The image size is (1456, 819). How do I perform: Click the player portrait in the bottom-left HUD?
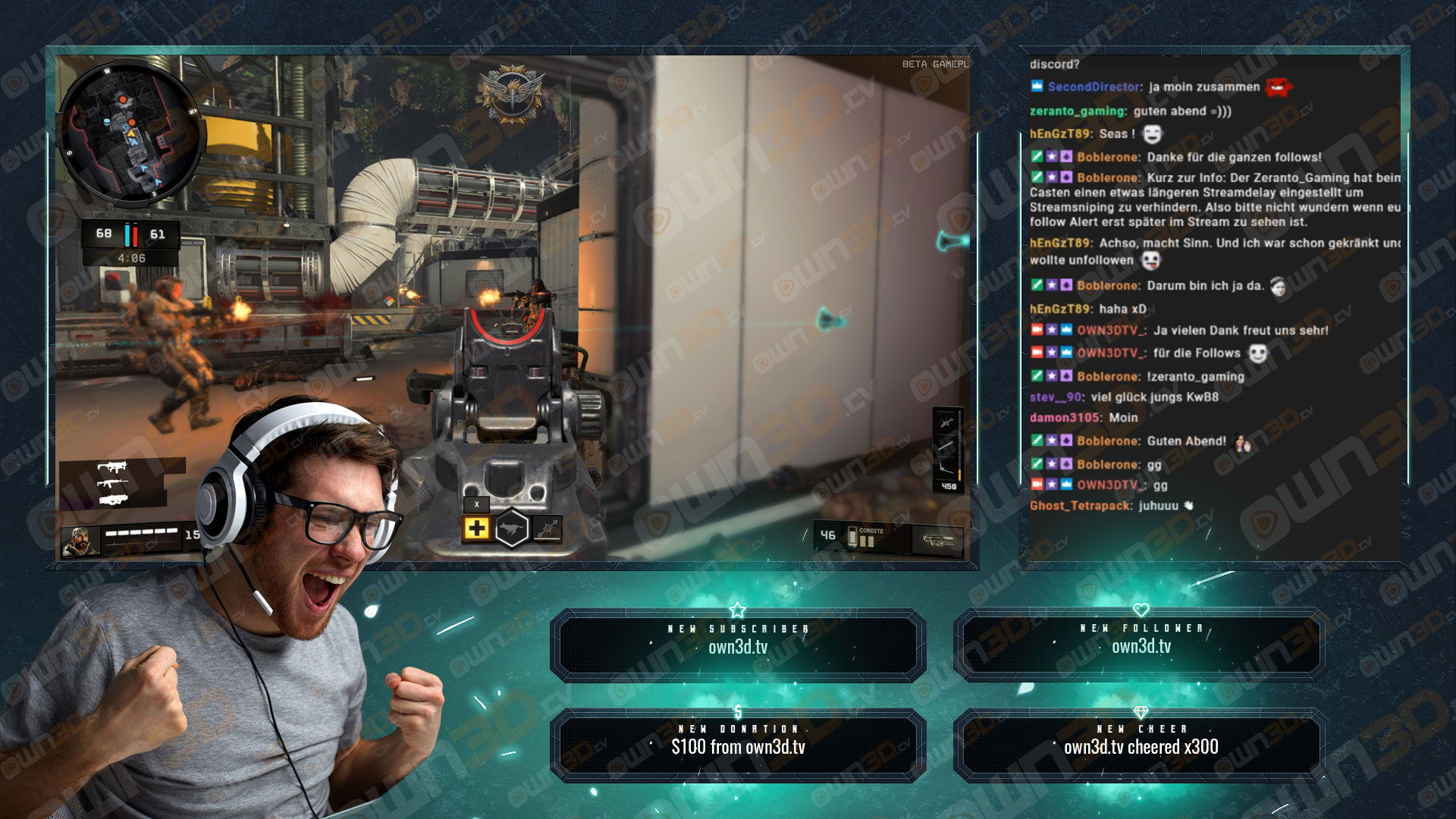tap(77, 540)
